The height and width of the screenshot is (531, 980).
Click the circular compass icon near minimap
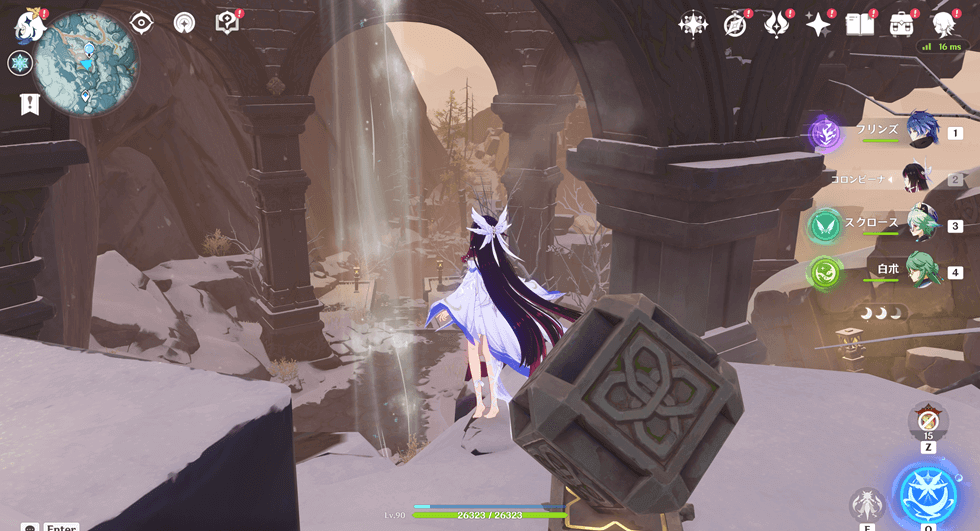184,23
